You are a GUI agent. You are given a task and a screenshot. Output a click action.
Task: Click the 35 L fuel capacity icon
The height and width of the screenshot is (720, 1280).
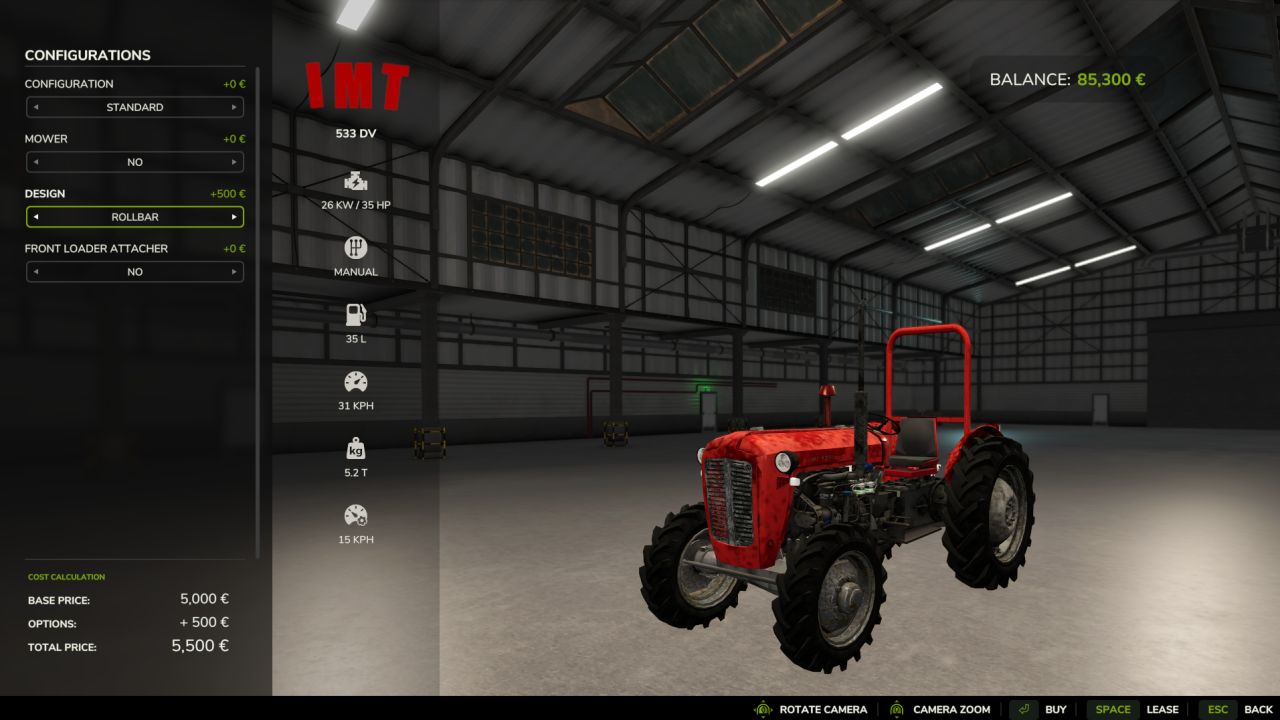coord(355,313)
